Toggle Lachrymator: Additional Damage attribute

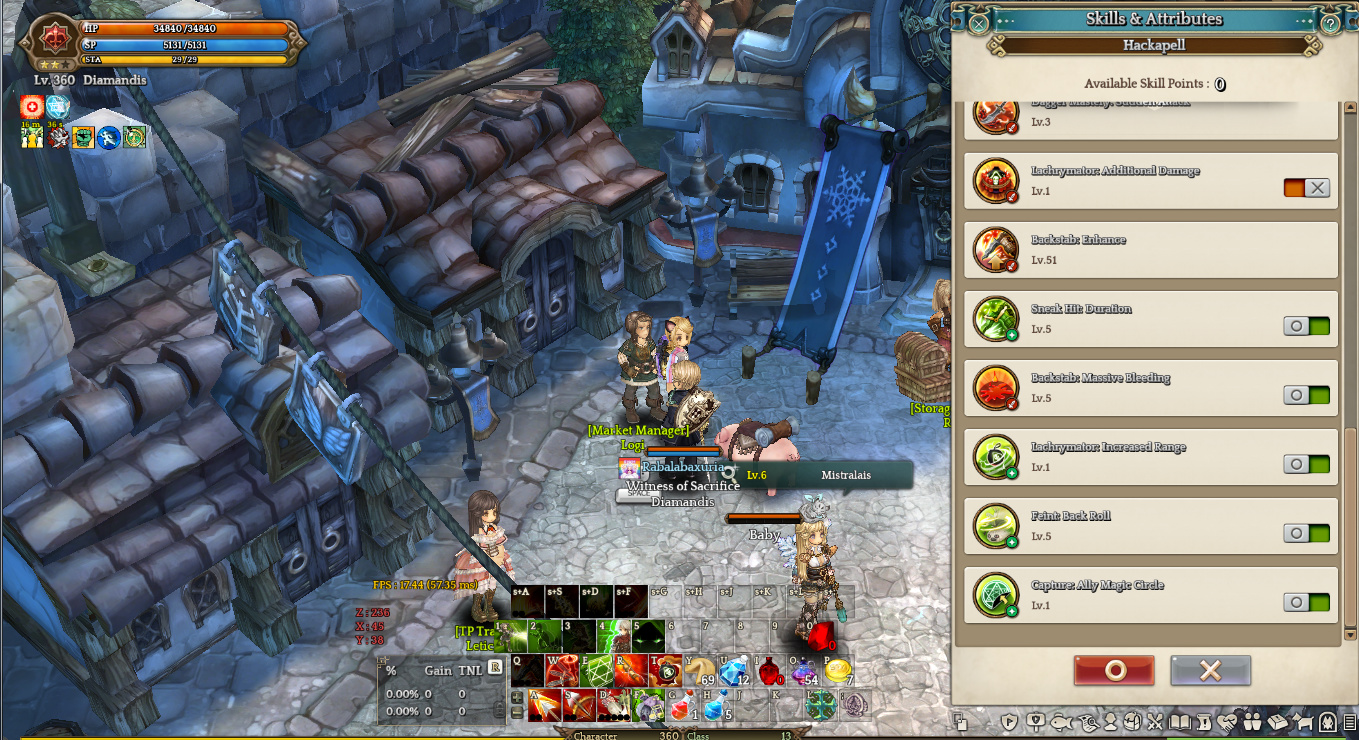point(1306,188)
